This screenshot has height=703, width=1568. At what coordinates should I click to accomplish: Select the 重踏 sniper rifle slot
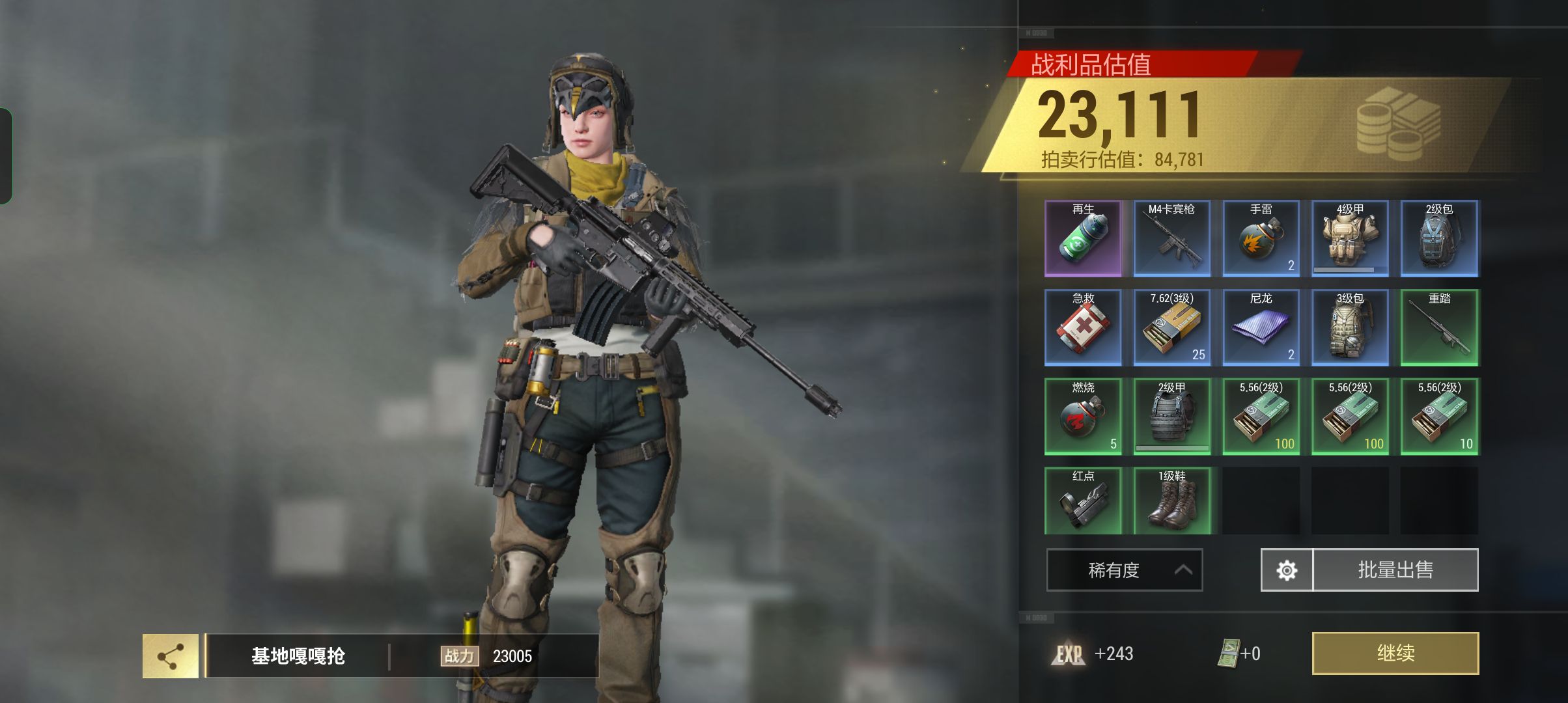[1439, 327]
